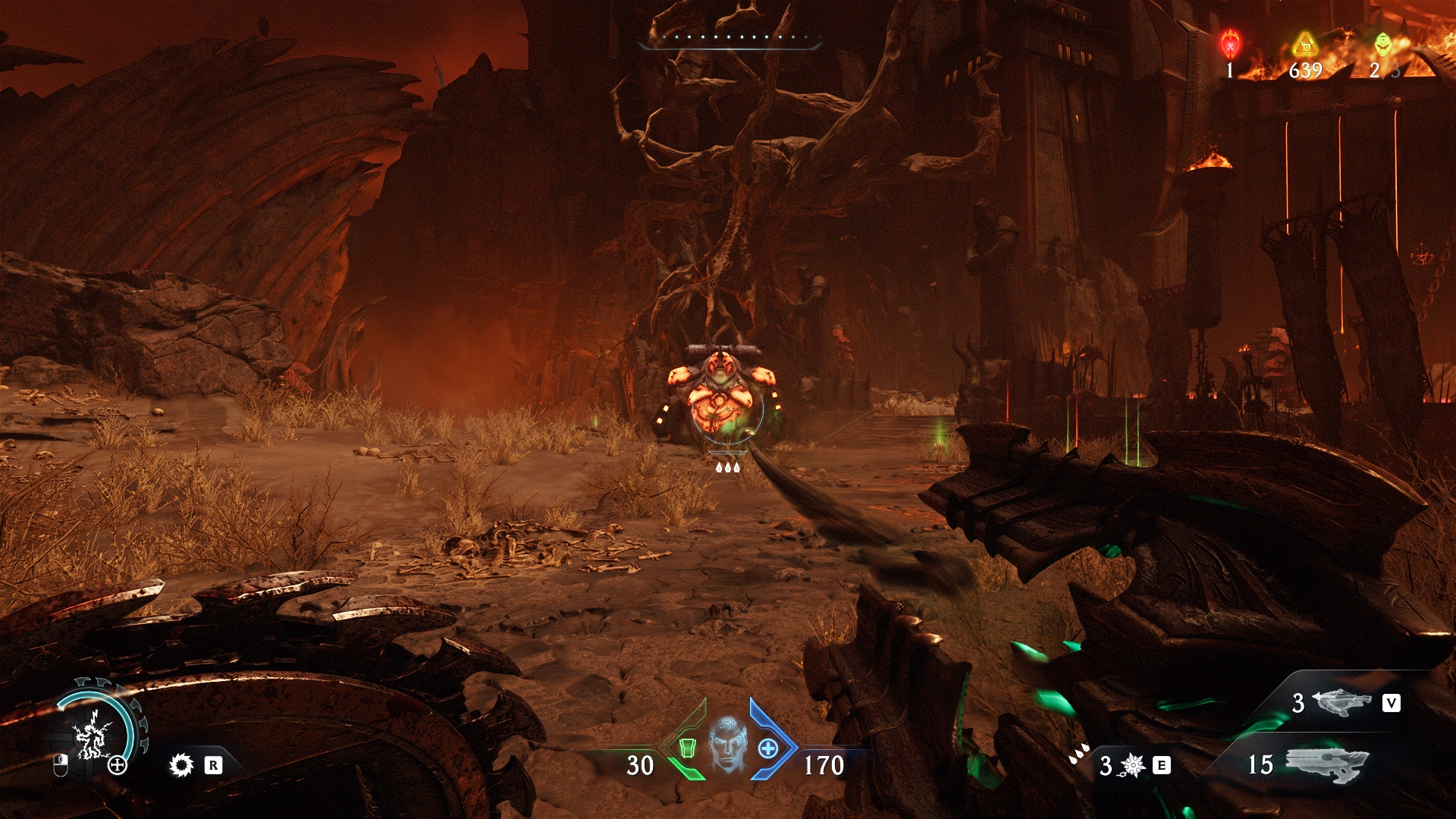This screenshot has width=1456, height=819.
Task: Activate the shield saw throw icon
Action: pyautogui.click(x=182, y=765)
